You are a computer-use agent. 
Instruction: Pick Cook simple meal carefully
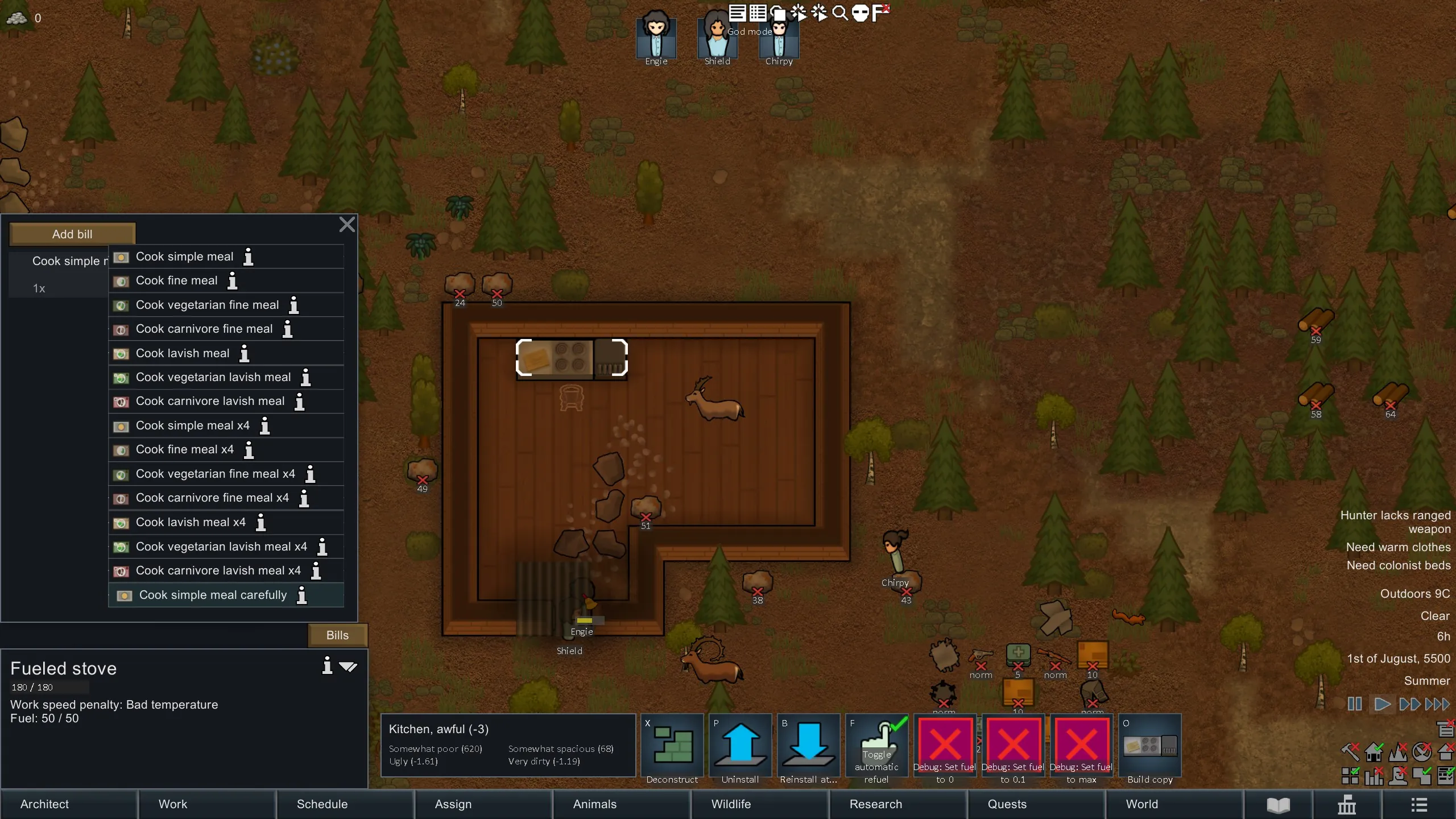pos(213,595)
